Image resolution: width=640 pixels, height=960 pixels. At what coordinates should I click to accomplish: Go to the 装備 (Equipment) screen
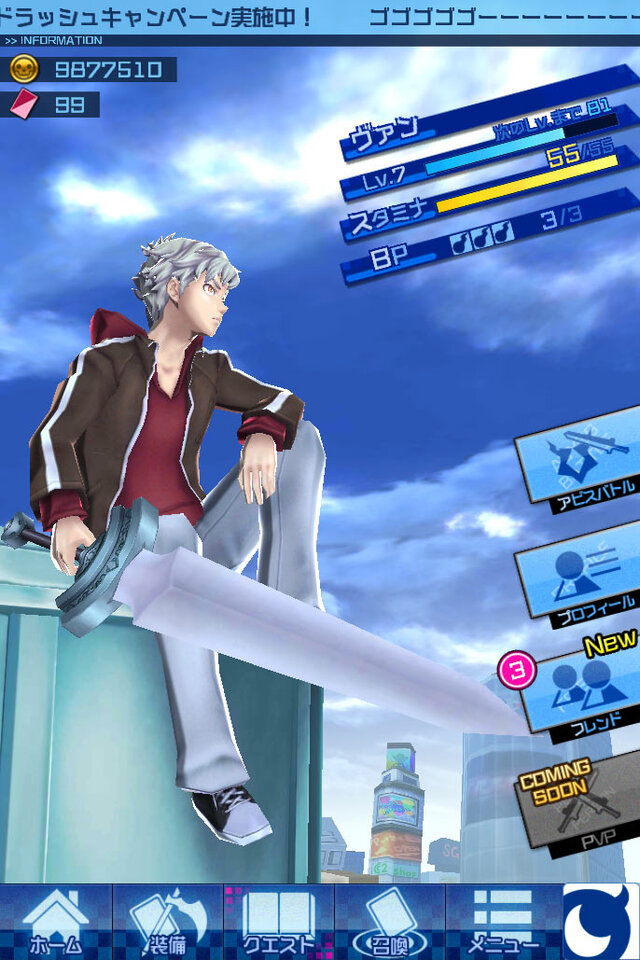[167, 921]
